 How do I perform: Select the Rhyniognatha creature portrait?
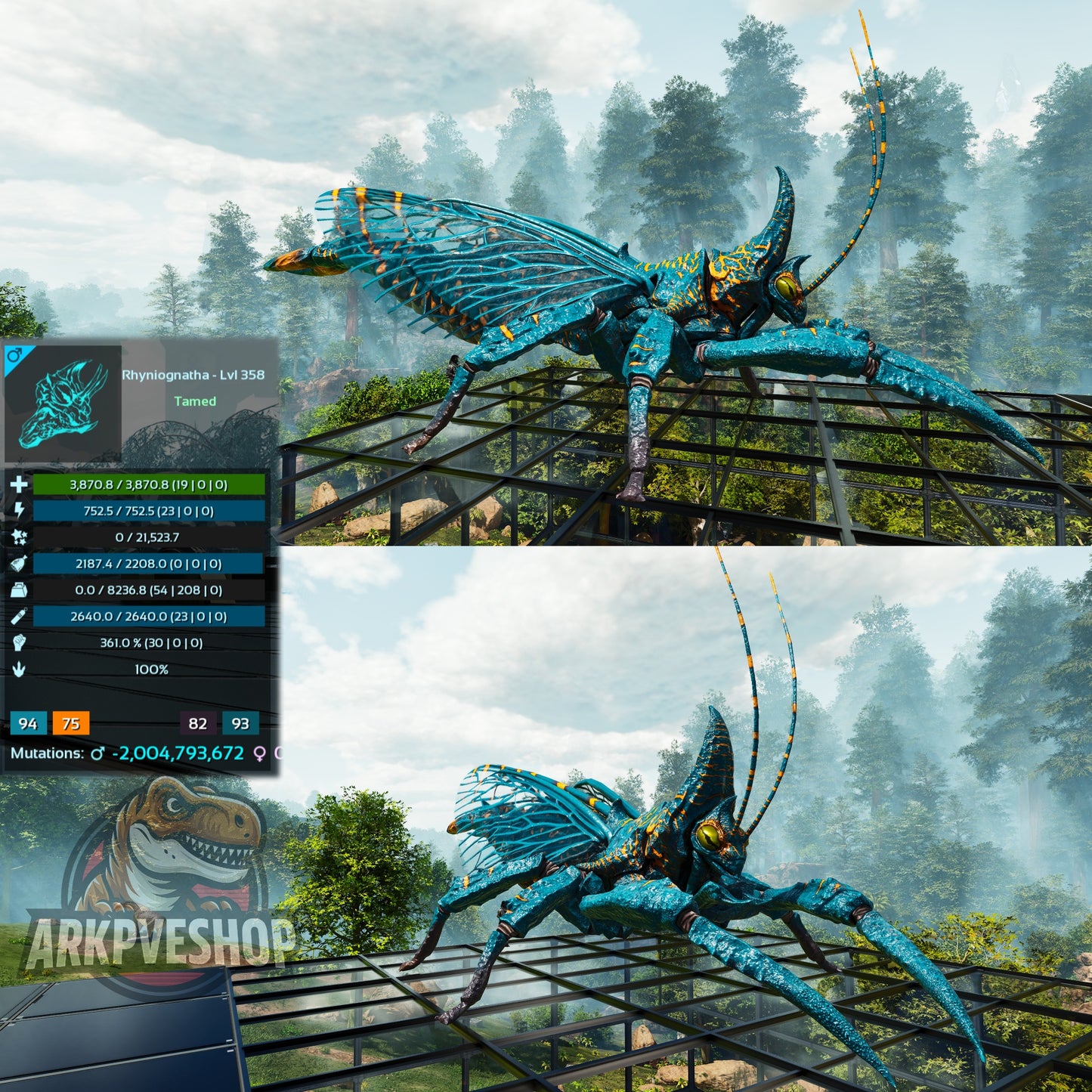point(63,403)
